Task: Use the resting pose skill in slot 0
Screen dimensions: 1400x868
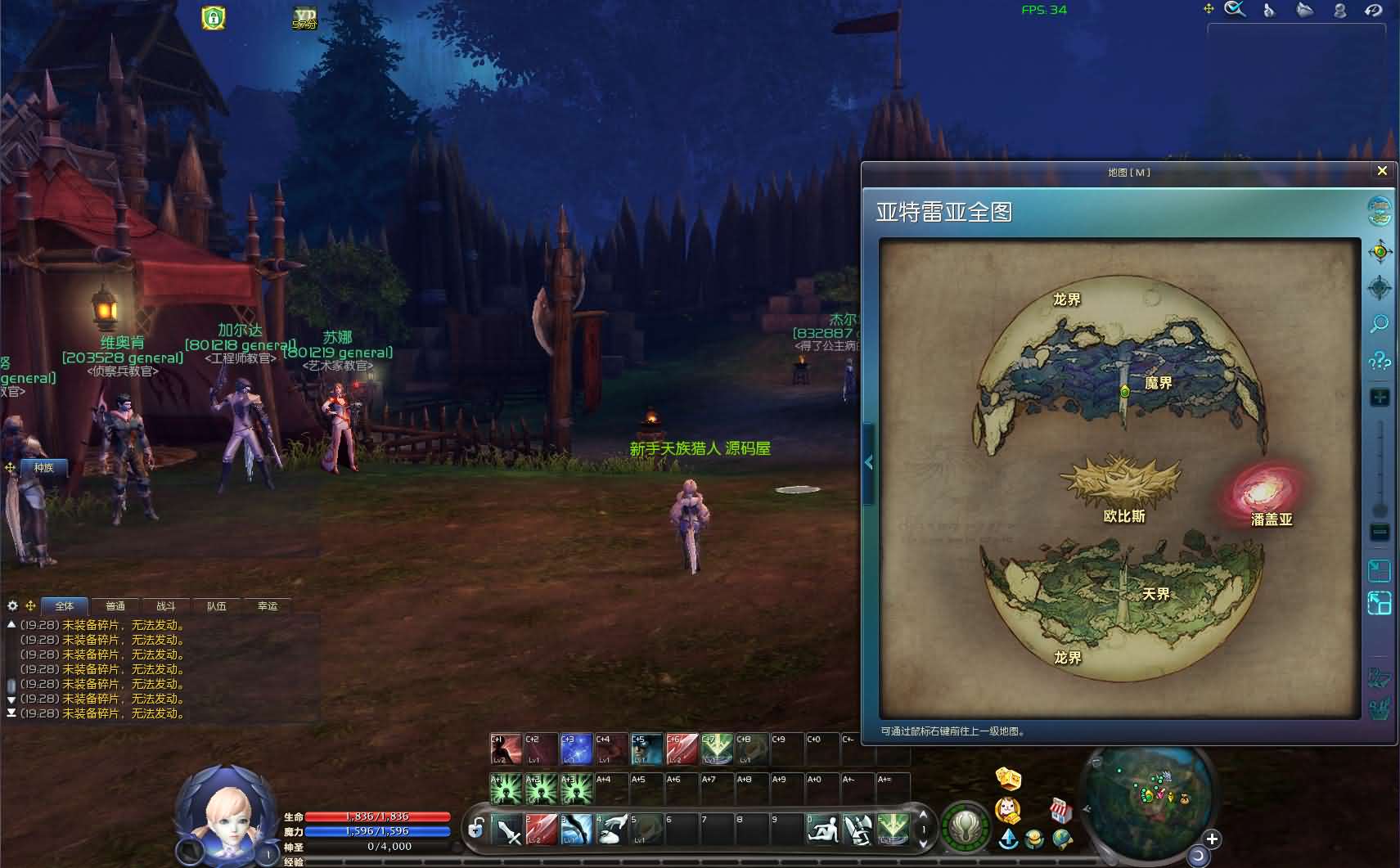Action: click(x=822, y=830)
